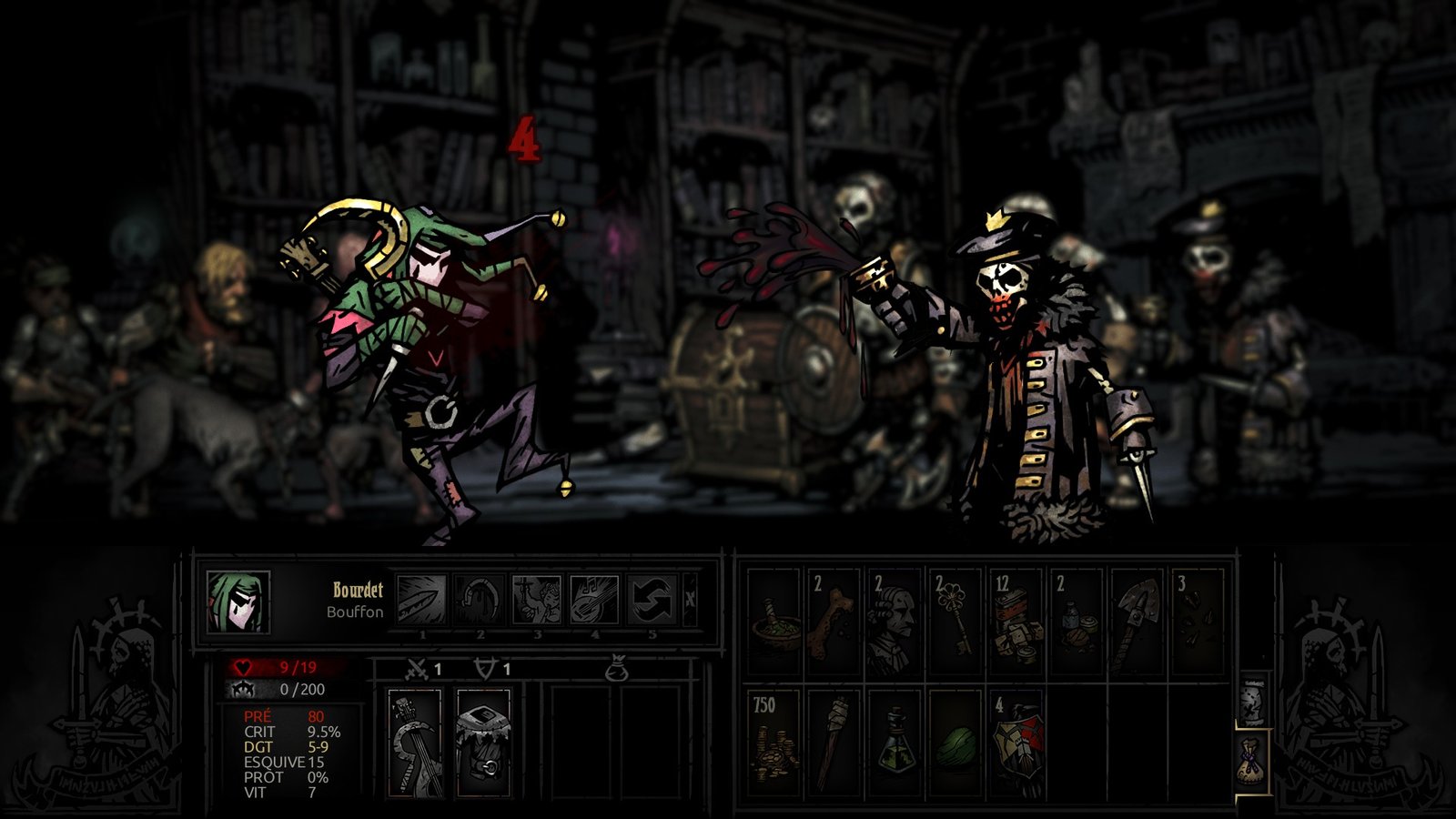The image size is (1456, 819).
Task: Use a skeleton key from inventory
Action: click(x=955, y=622)
